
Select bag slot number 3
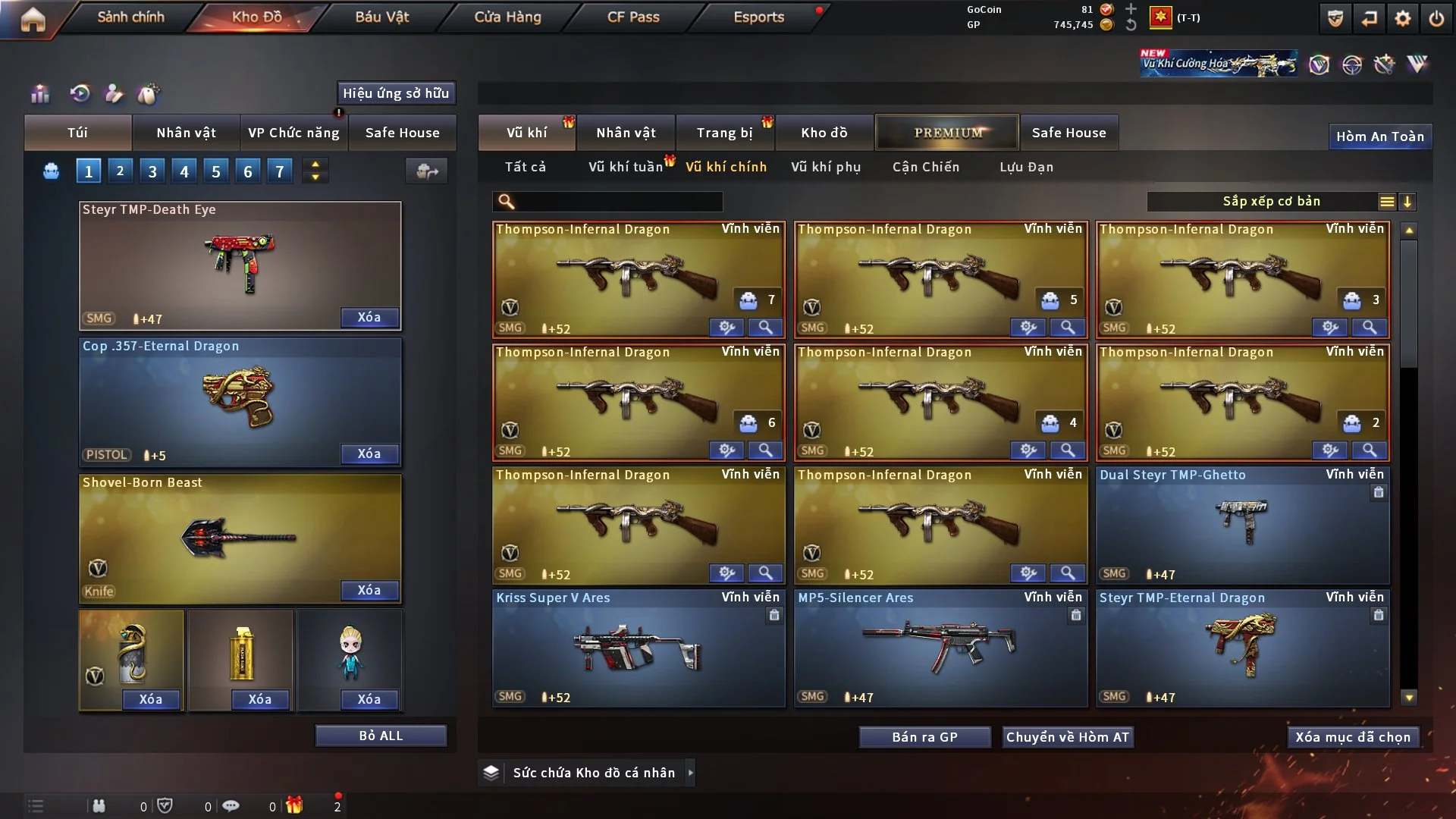(x=152, y=171)
